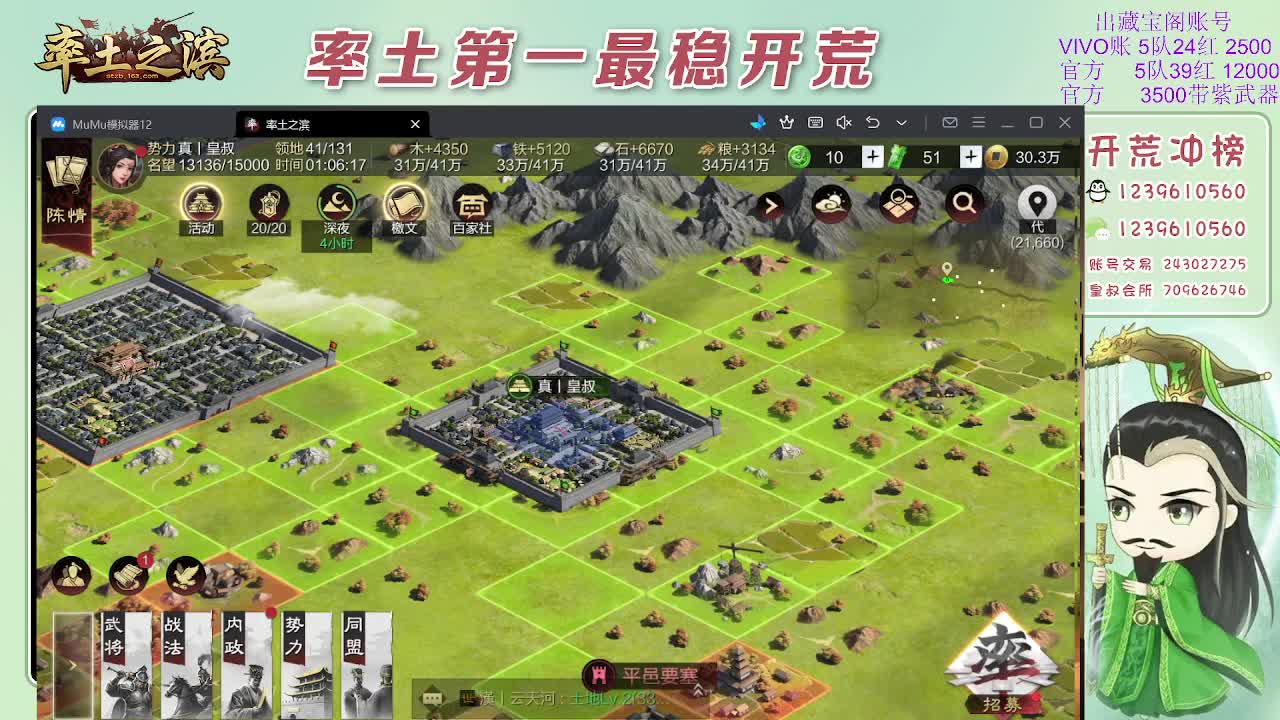Open the MuMu toolbar dropdown chevron
1280x720 pixels.
pos(902,122)
